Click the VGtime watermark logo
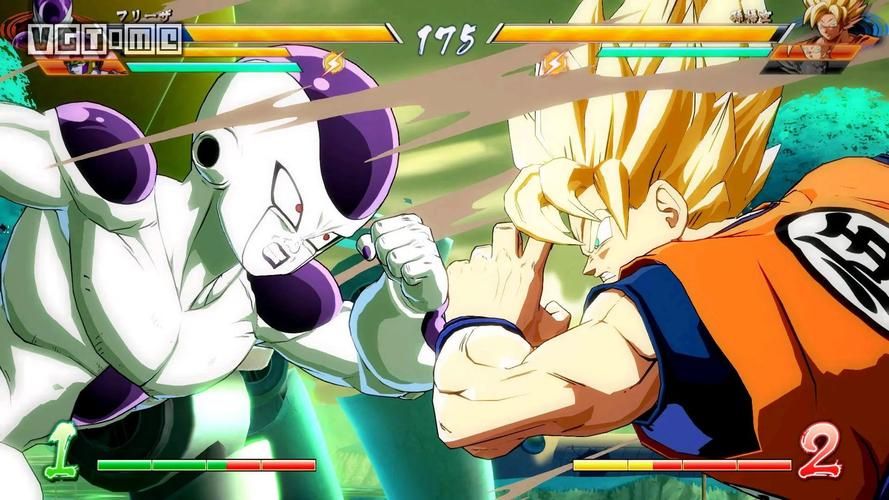This screenshot has width=889, height=500. 105,39
